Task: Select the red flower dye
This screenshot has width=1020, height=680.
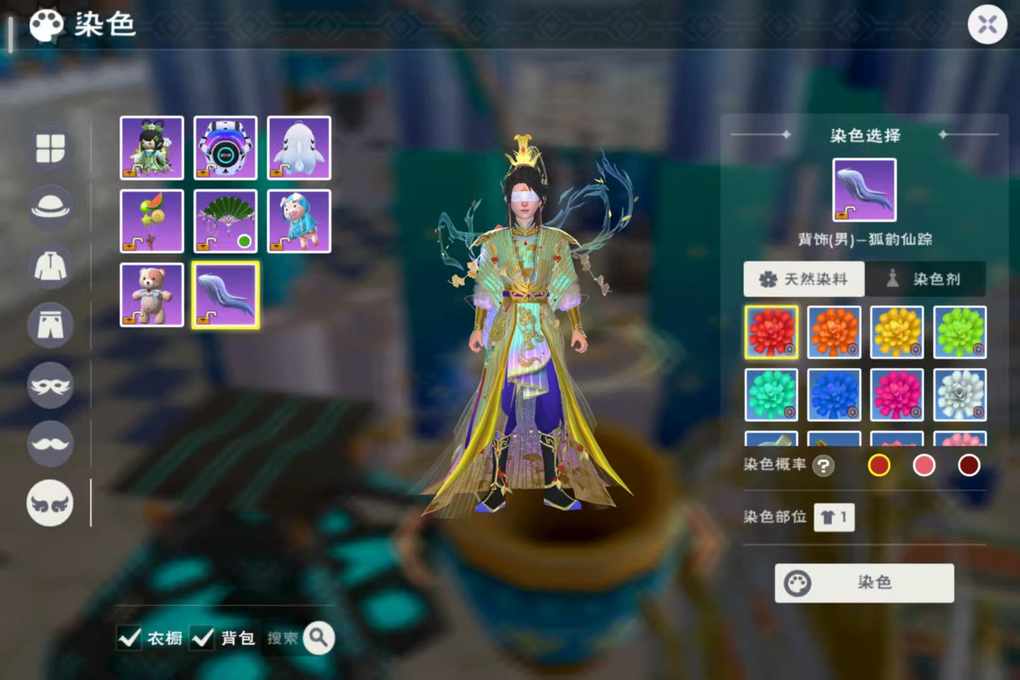Action: coord(771,332)
